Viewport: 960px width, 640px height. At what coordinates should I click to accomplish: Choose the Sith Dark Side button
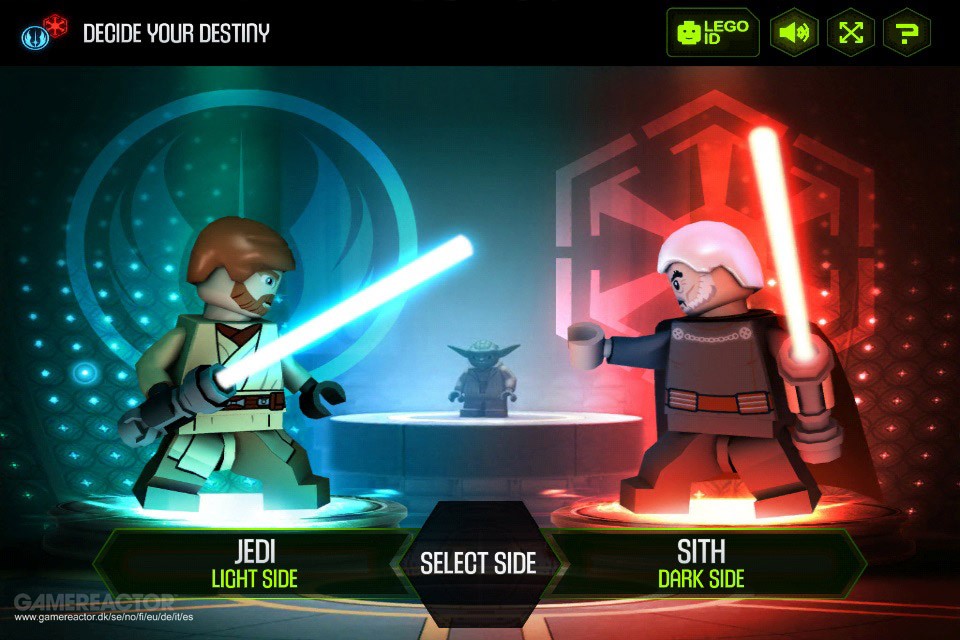(x=701, y=564)
